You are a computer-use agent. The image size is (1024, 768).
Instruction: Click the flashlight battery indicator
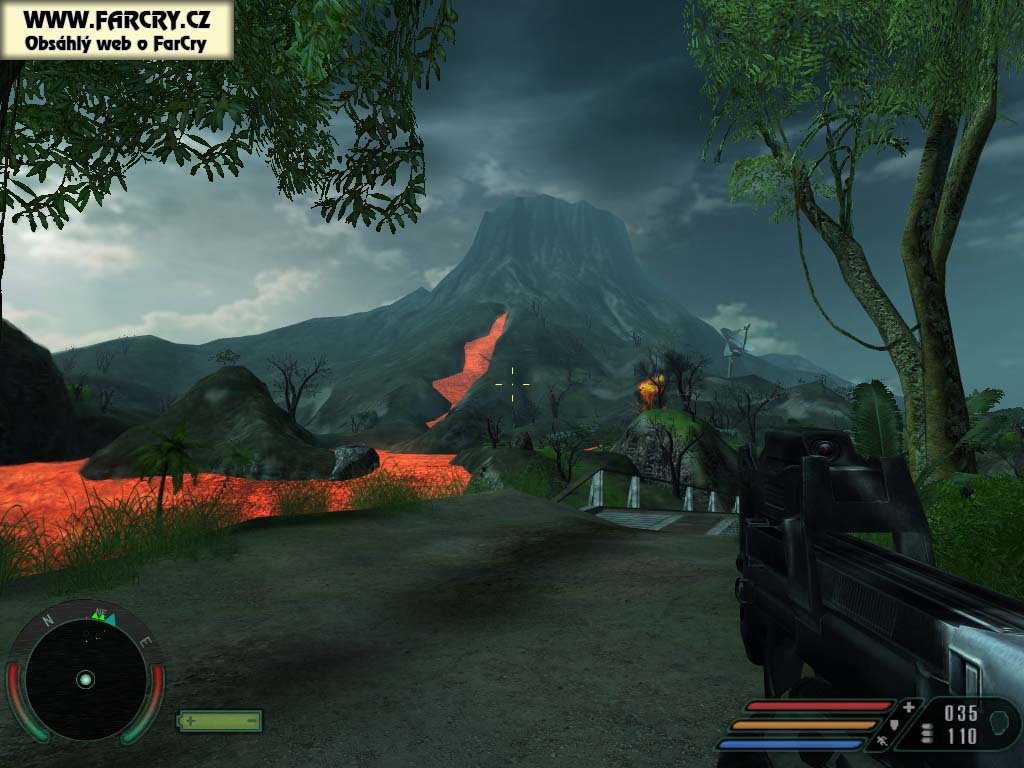coord(220,720)
